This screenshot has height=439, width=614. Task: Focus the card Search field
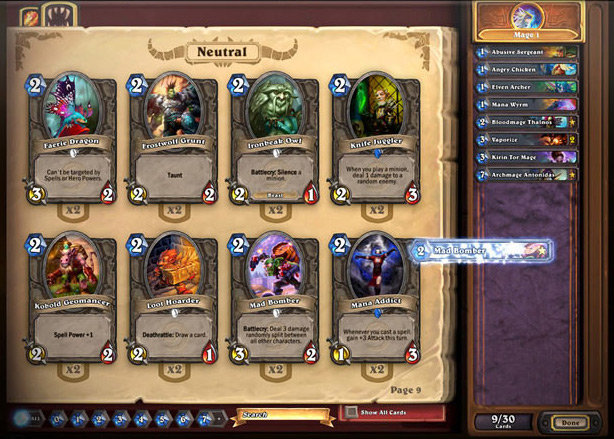(x=285, y=413)
